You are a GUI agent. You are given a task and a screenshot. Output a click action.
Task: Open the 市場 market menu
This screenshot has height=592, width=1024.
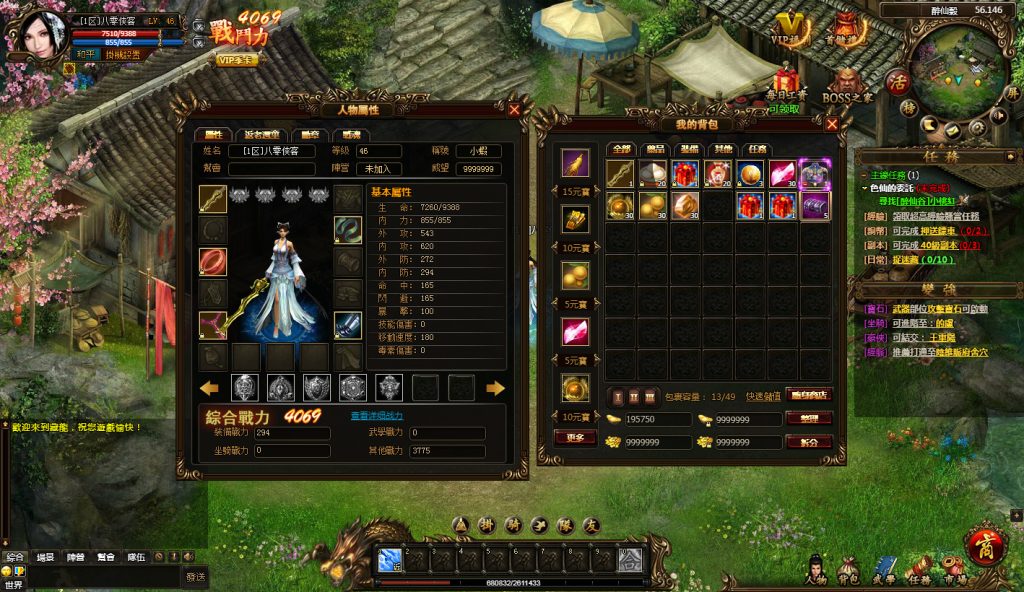point(956,570)
